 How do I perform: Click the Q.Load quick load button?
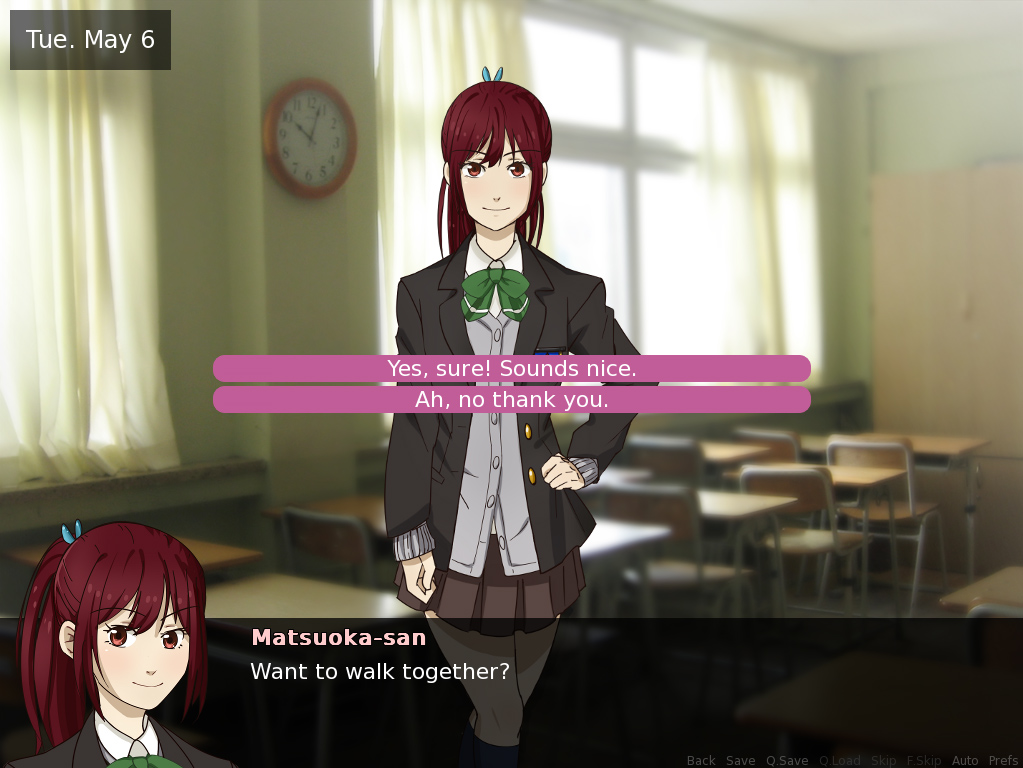click(840, 761)
